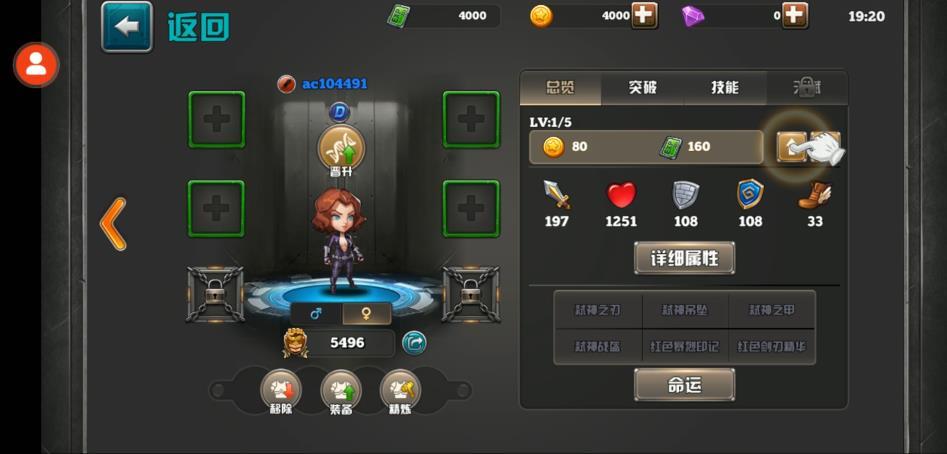Select the 弑神之刃 fate entry
The image size is (947, 454).
[598, 310]
